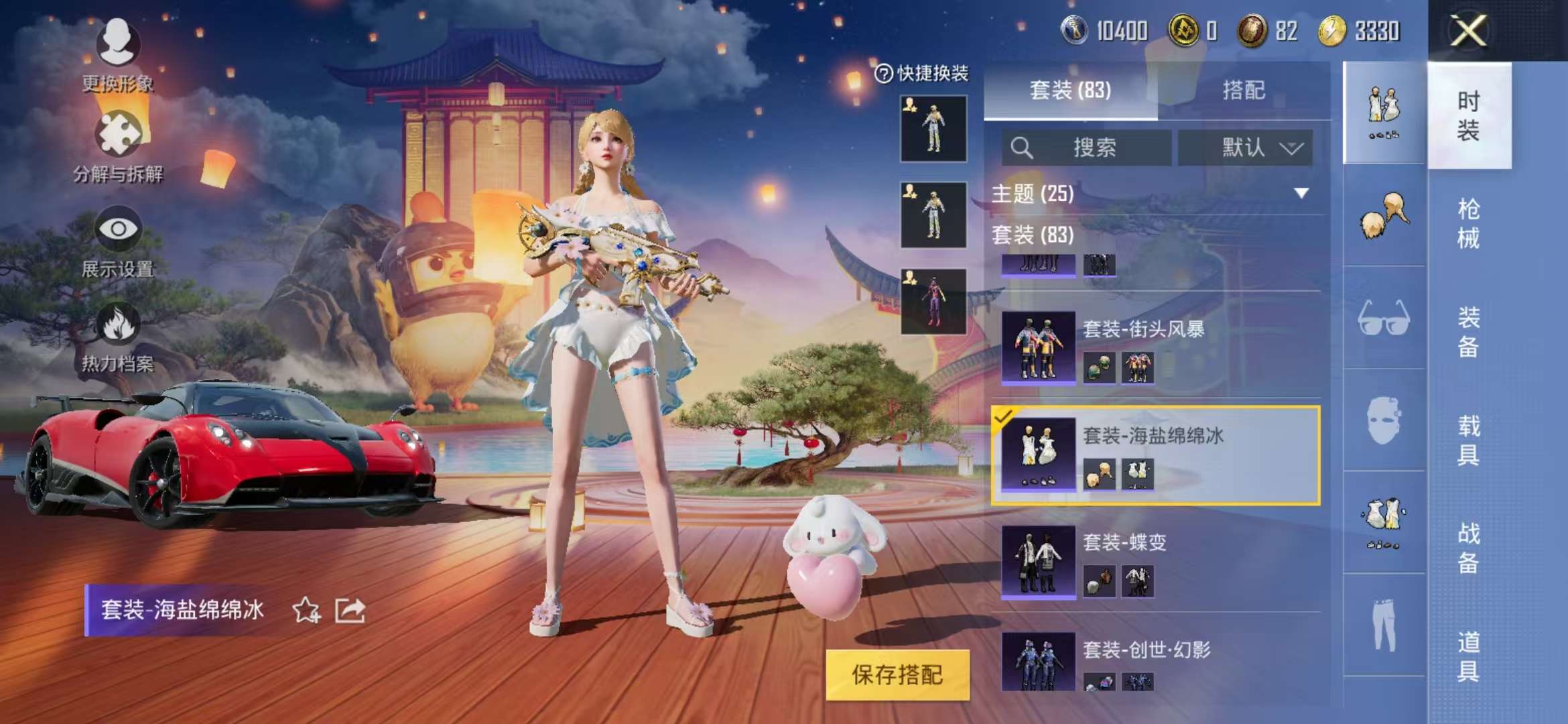
Task: Open the 更换形象 avatar change panel
Action: click(118, 47)
